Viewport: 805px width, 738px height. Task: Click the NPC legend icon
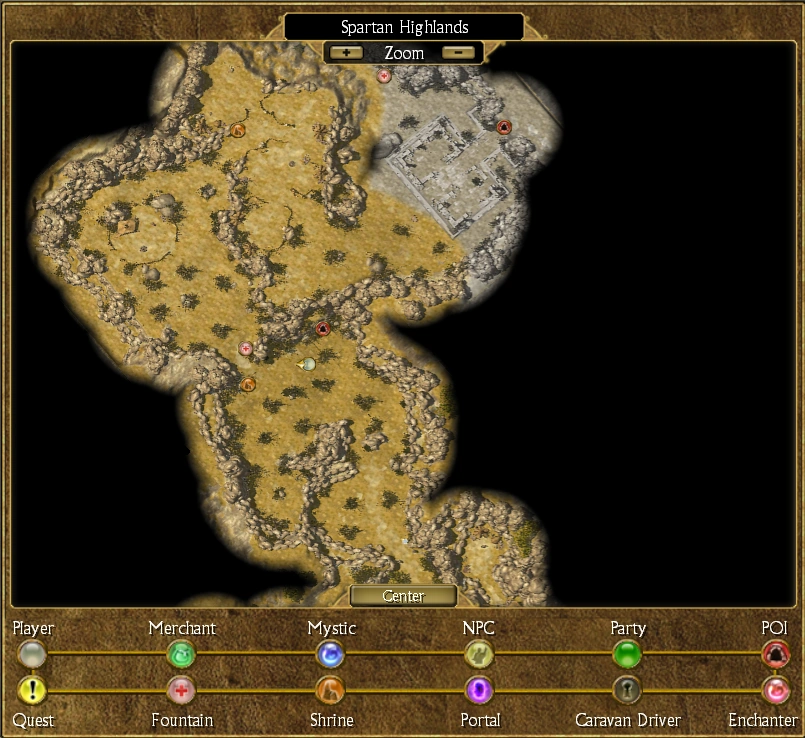pos(479,655)
